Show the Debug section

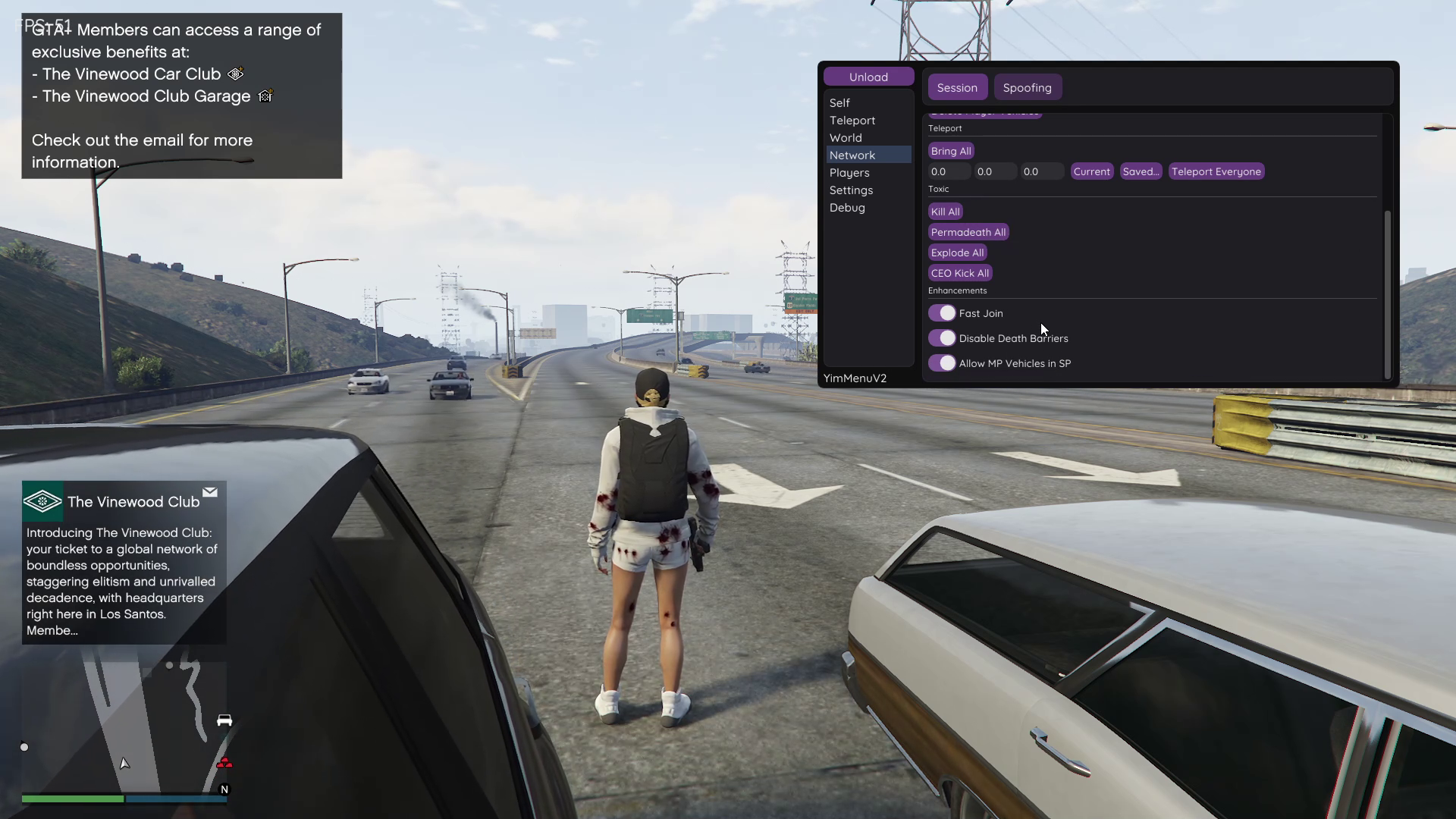847,208
